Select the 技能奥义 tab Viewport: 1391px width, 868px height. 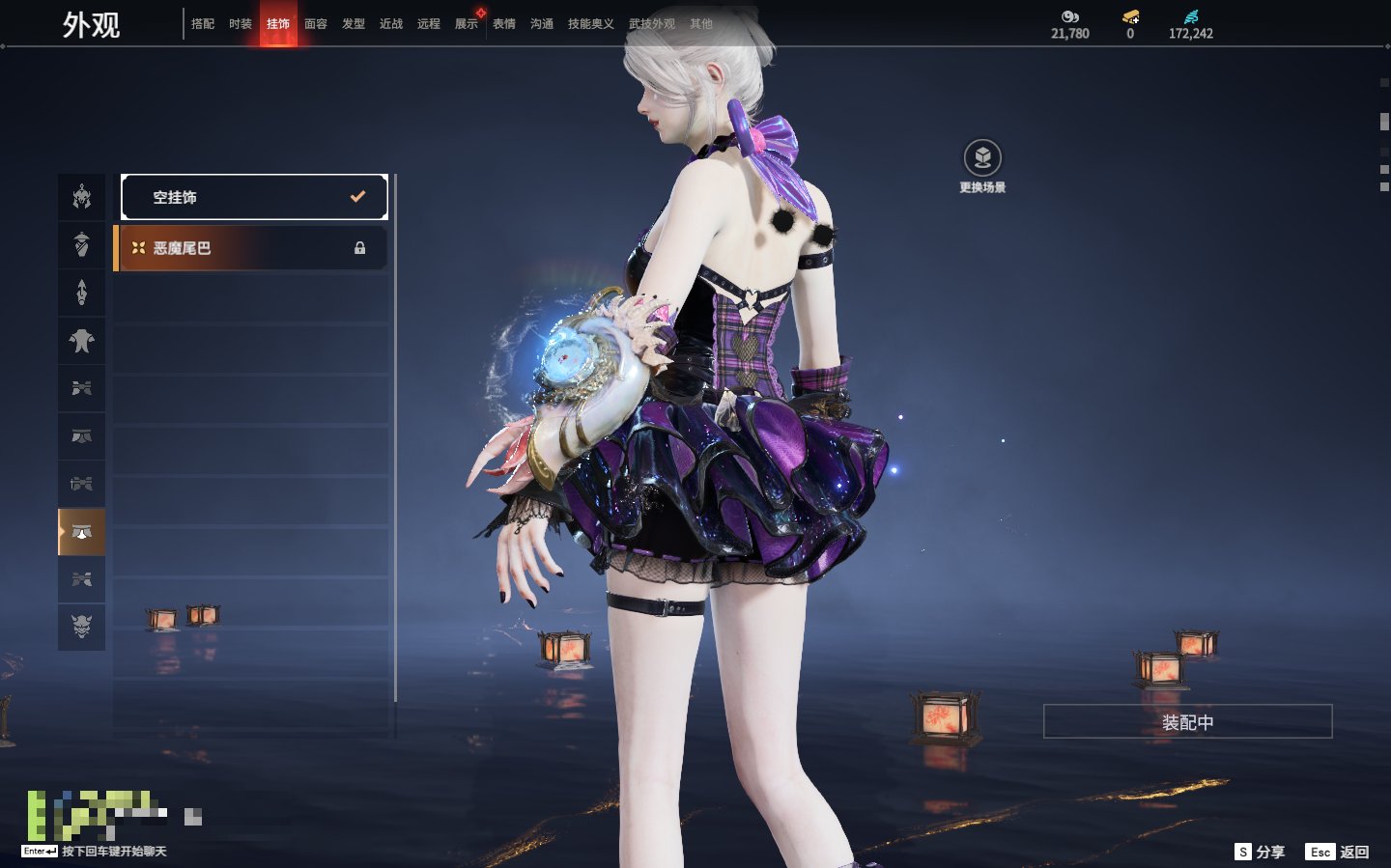[x=591, y=24]
